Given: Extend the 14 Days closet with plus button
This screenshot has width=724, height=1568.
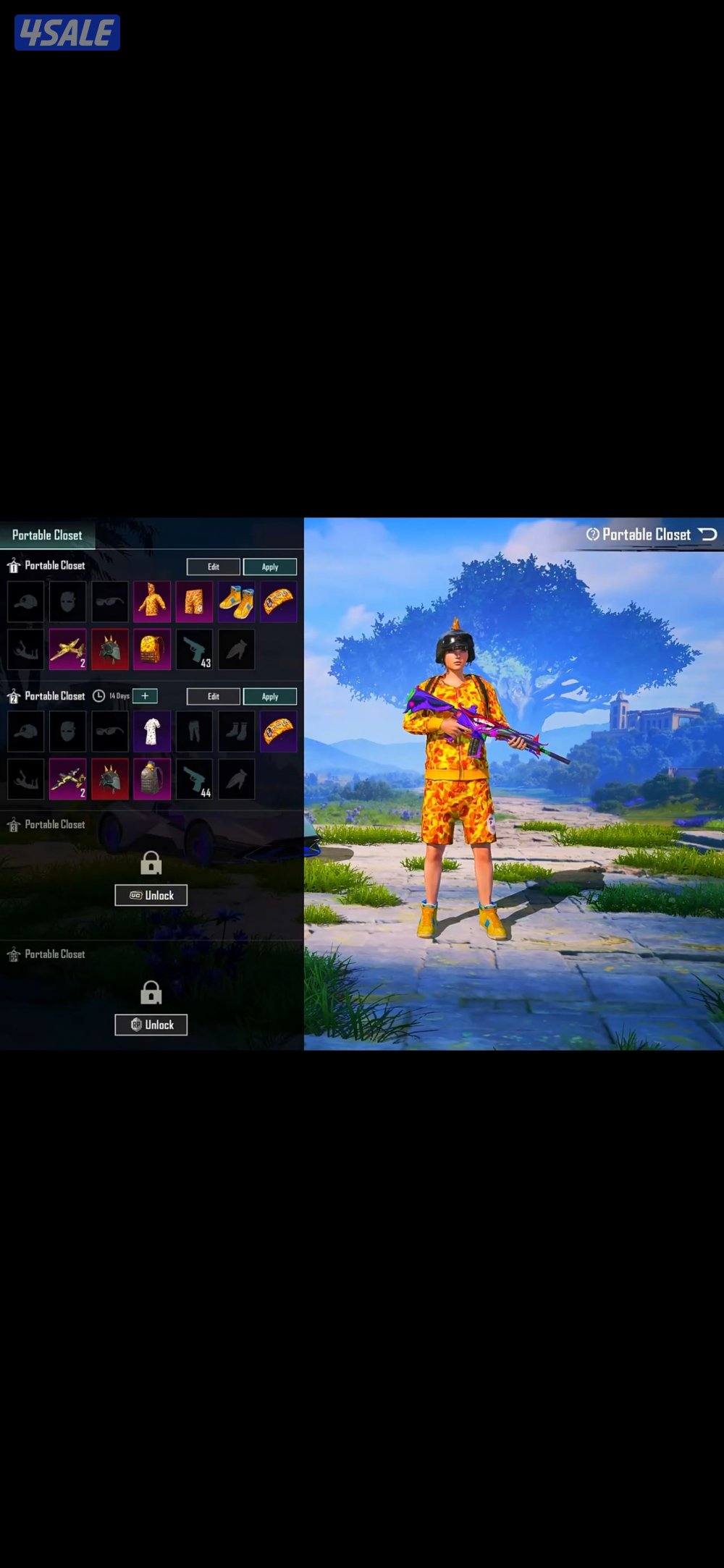Looking at the screenshot, I should [145, 695].
